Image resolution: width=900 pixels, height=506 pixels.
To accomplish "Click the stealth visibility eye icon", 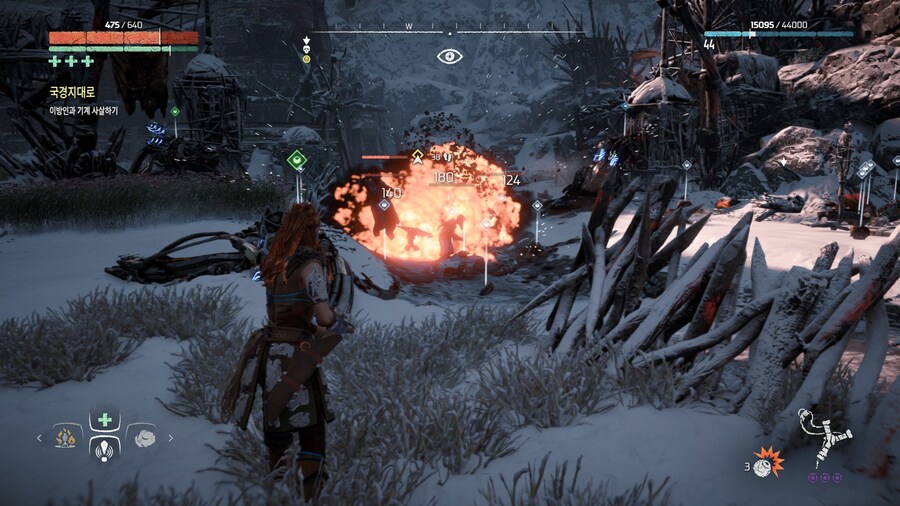I will [450, 56].
